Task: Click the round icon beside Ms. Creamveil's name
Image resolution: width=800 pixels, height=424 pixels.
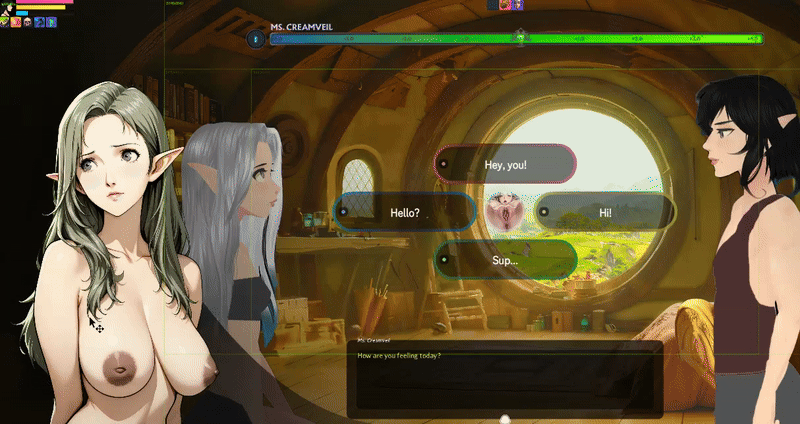Action: tap(256, 39)
